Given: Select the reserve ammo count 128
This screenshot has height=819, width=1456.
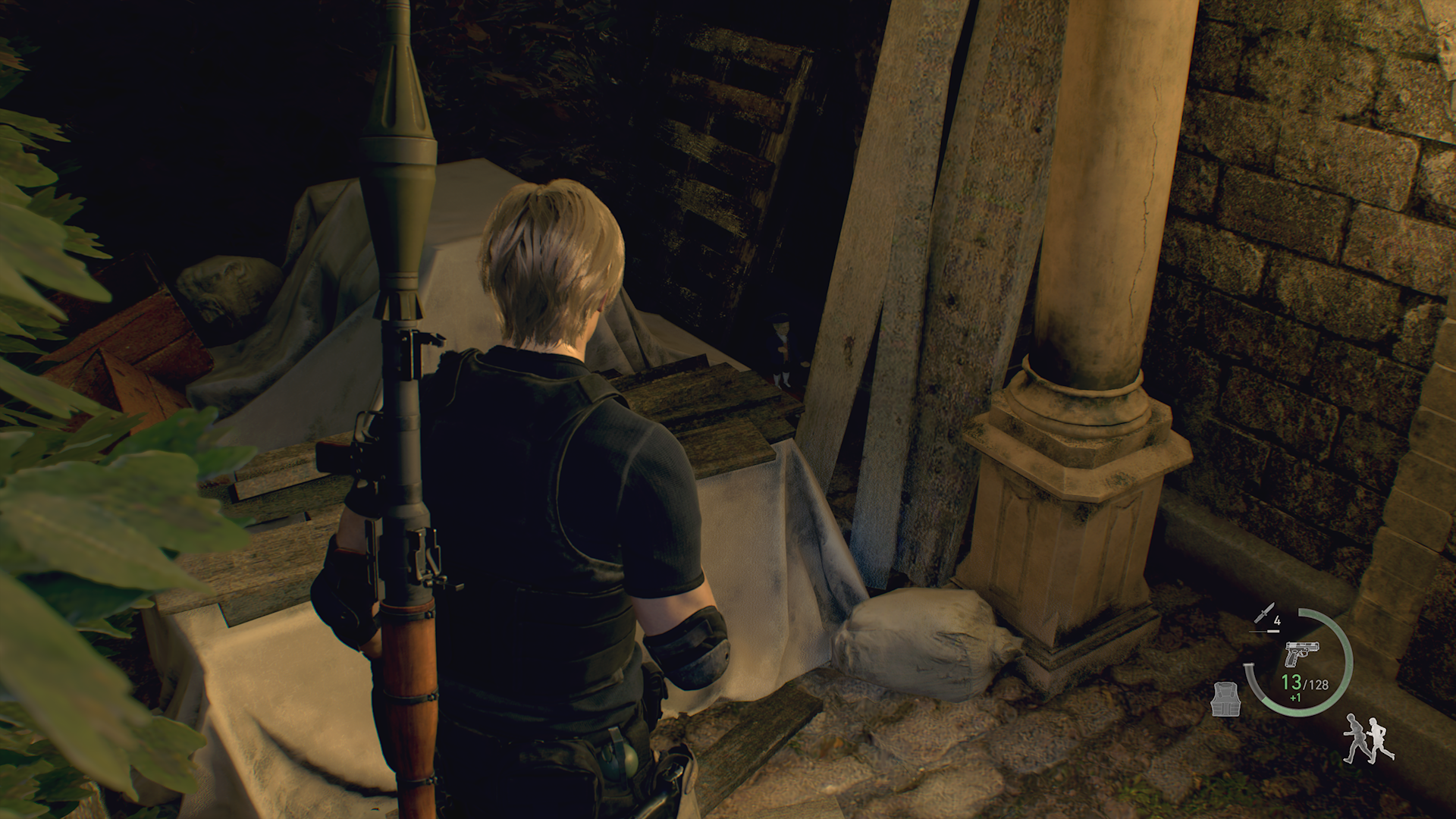Looking at the screenshot, I should (x=1317, y=683).
